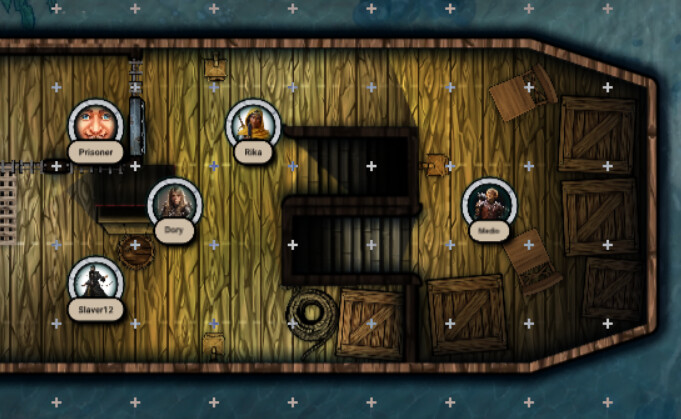The height and width of the screenshot is (419, 681).
Task: Click the Rika character token
Action: [252, 125]
